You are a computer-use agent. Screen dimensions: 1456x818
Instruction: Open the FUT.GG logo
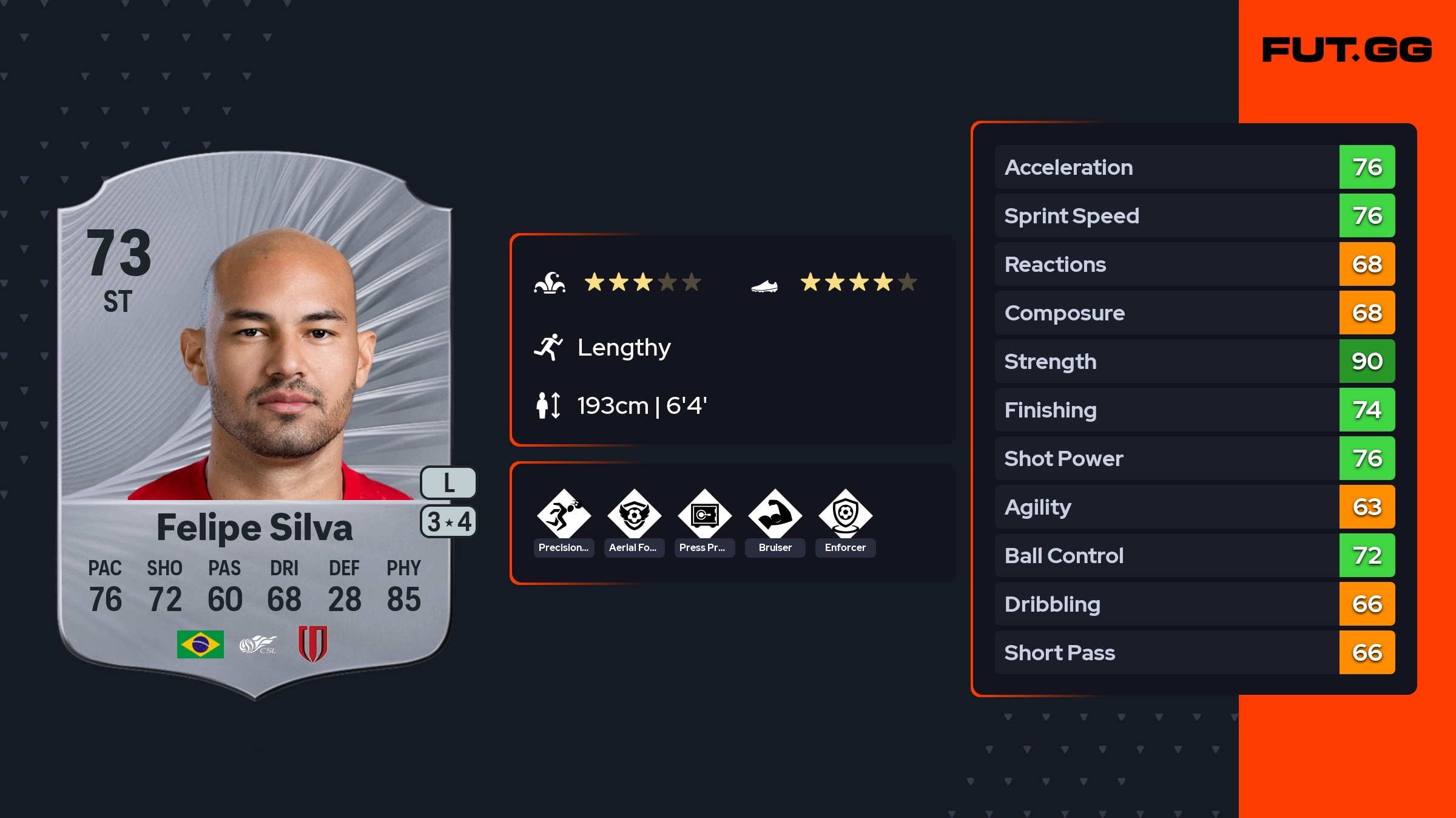point(1347,50)
